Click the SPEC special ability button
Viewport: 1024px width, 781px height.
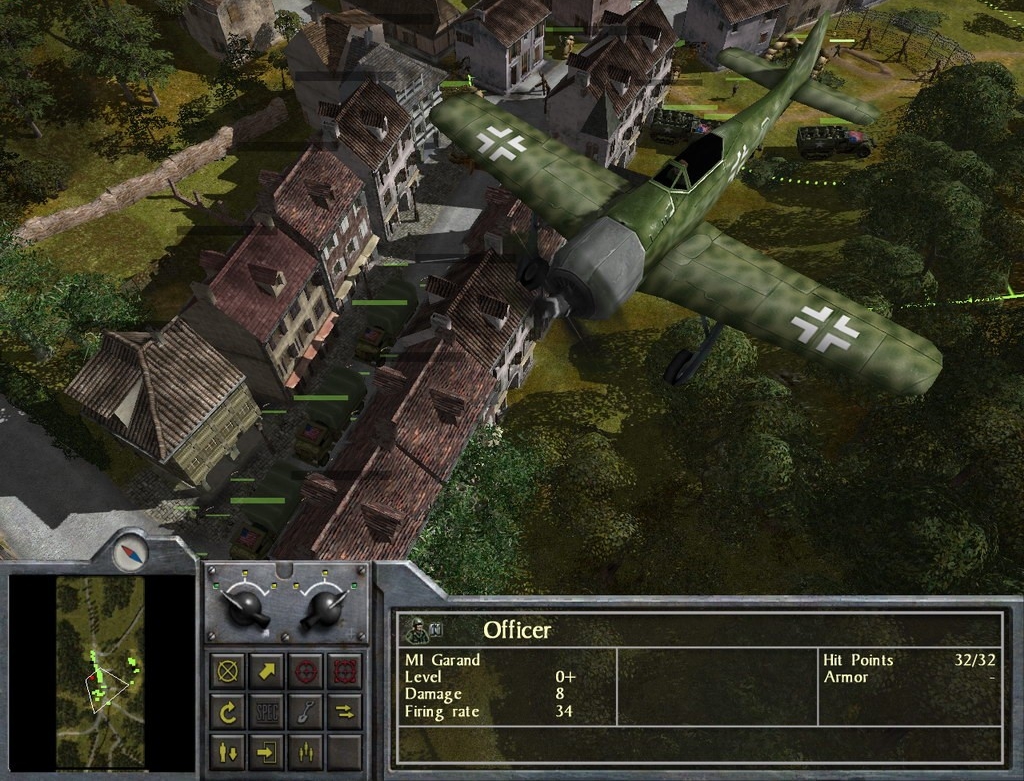click(x=267, y=711)
